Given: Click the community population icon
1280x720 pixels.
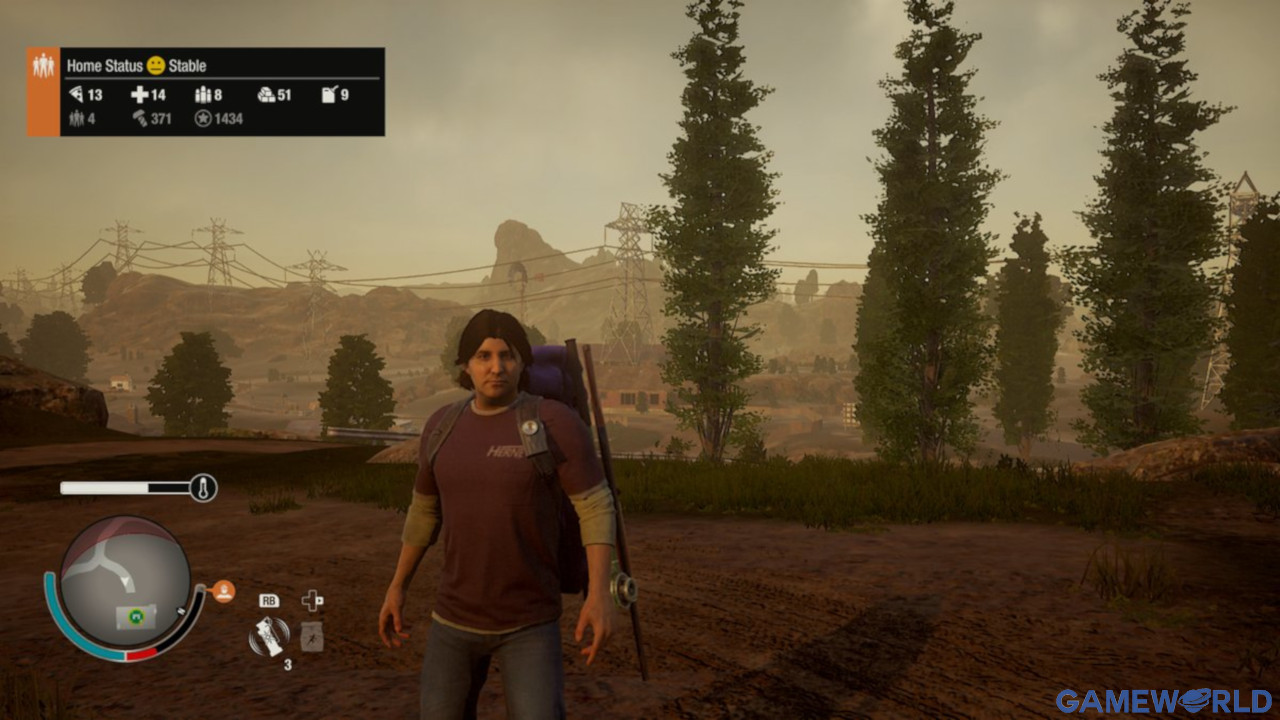Looking at the screenshot, I should click(76, 118).
